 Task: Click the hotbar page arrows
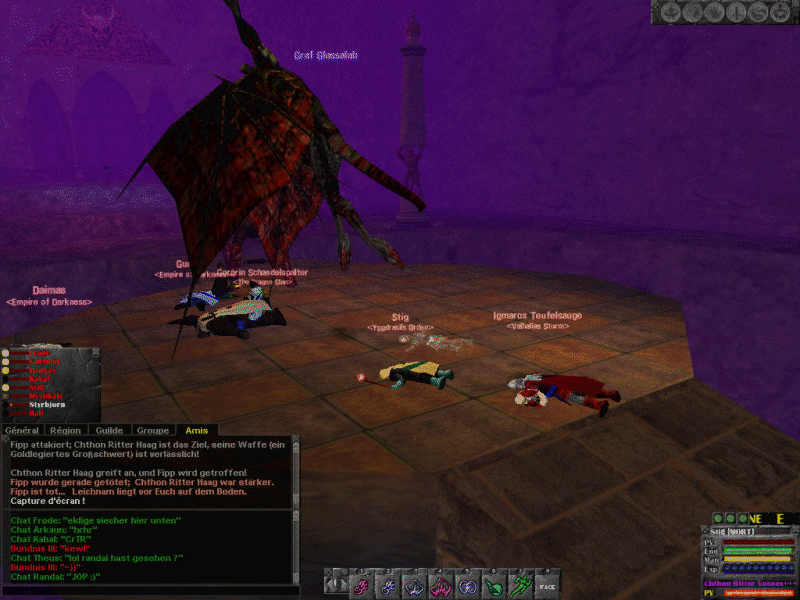click(338, 585)
